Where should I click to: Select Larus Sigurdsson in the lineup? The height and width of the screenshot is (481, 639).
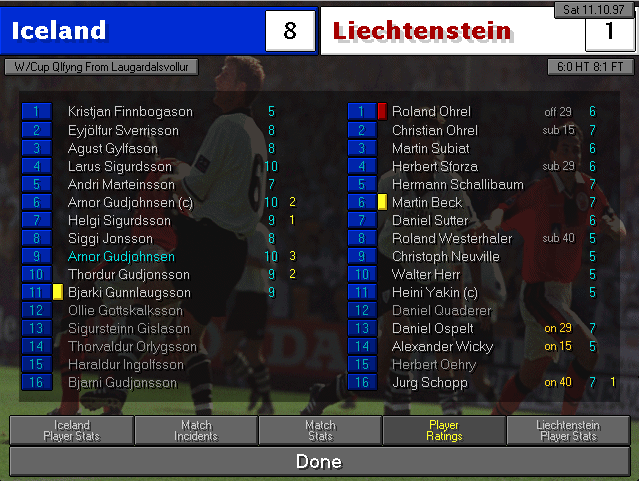point(119,166)
